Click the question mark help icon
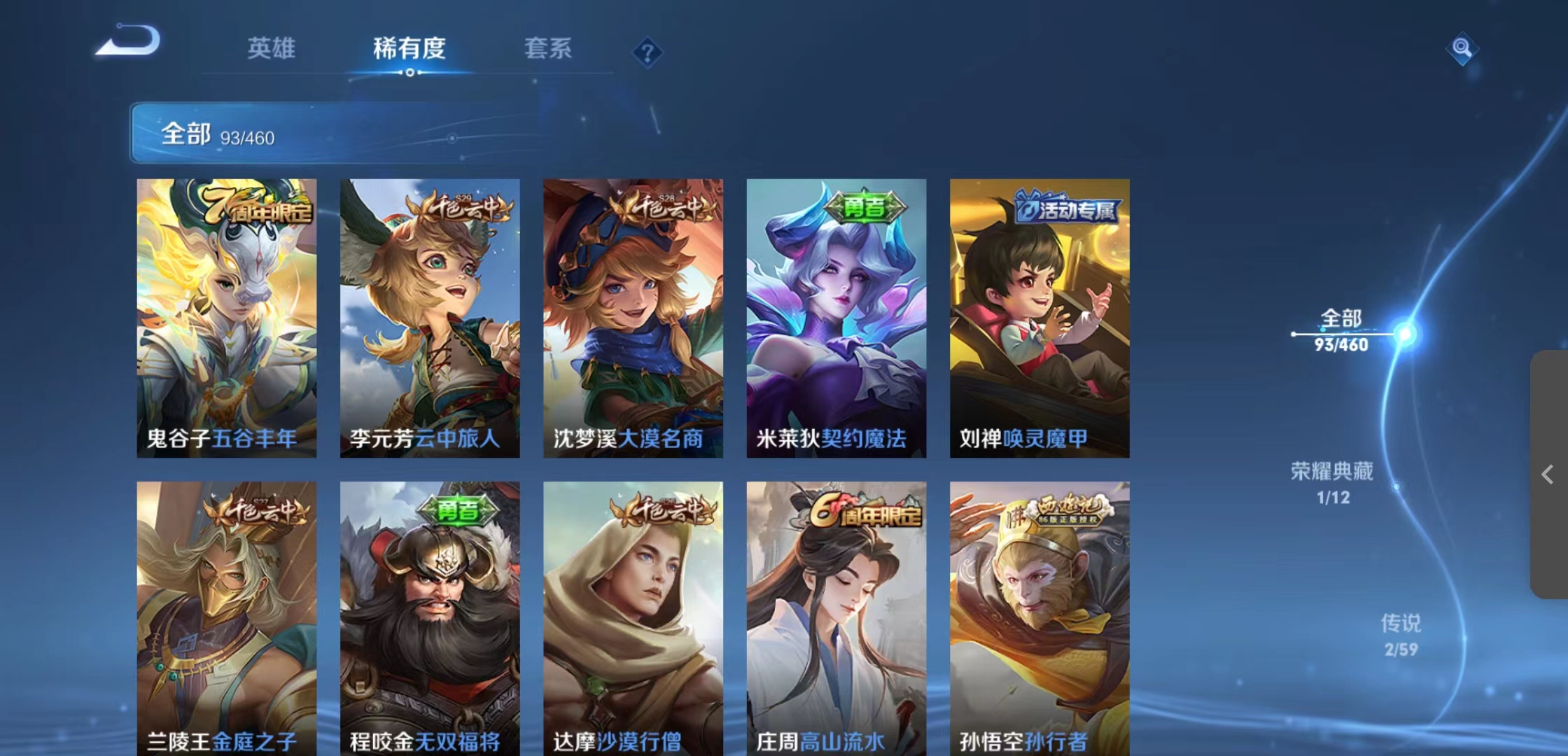This screenshot has height=756, width=1568. [x=648, y=52]
